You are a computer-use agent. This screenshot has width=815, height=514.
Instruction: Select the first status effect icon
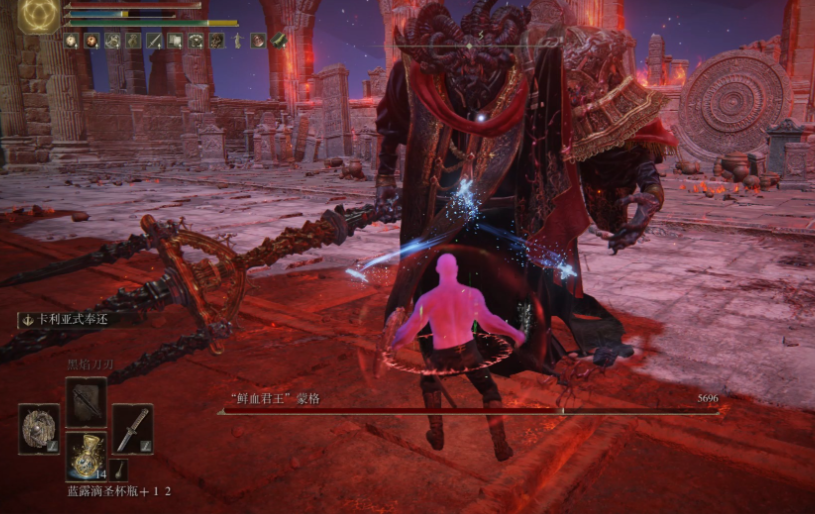(72, 41)
